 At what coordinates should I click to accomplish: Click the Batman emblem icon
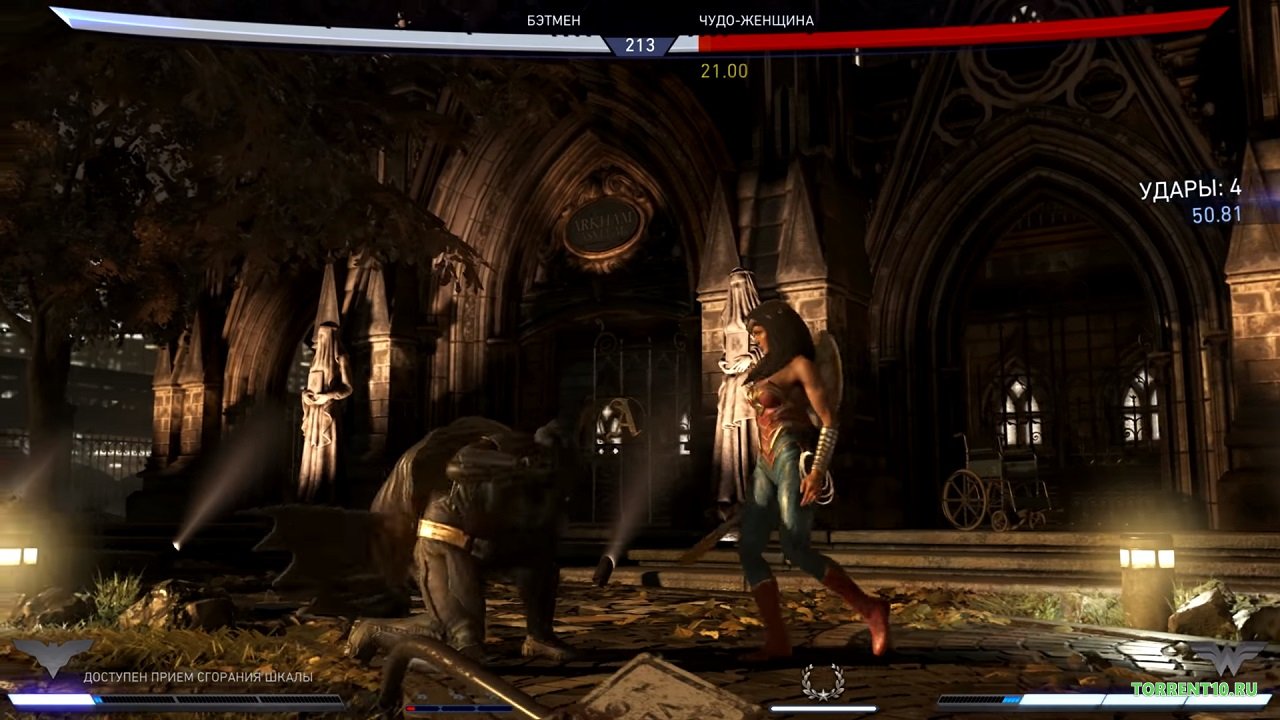pyautogui.click(x=52, y=657)
